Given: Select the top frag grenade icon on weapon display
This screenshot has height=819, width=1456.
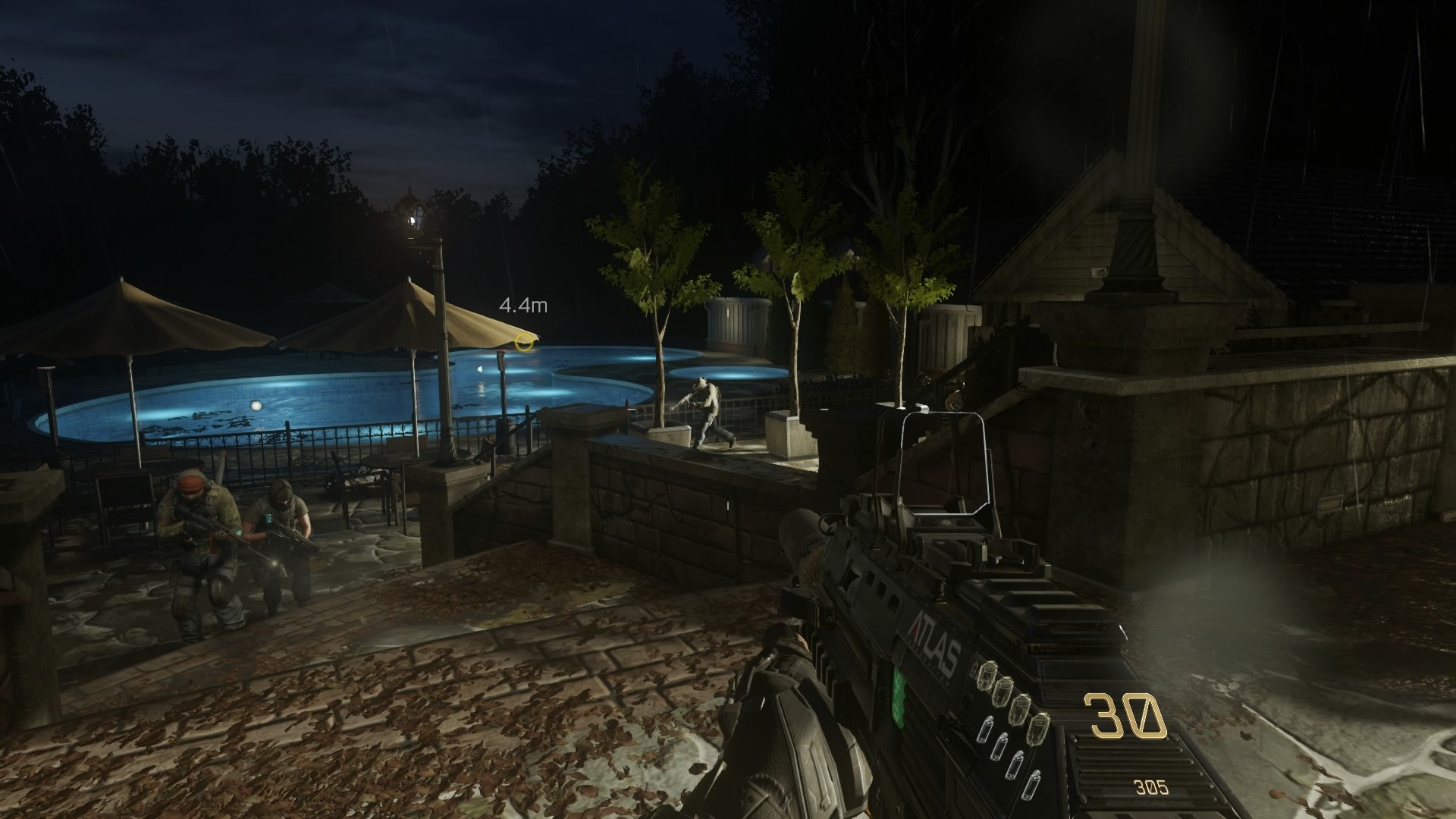Looking at the screenshot, I should [x=987, y=675].
